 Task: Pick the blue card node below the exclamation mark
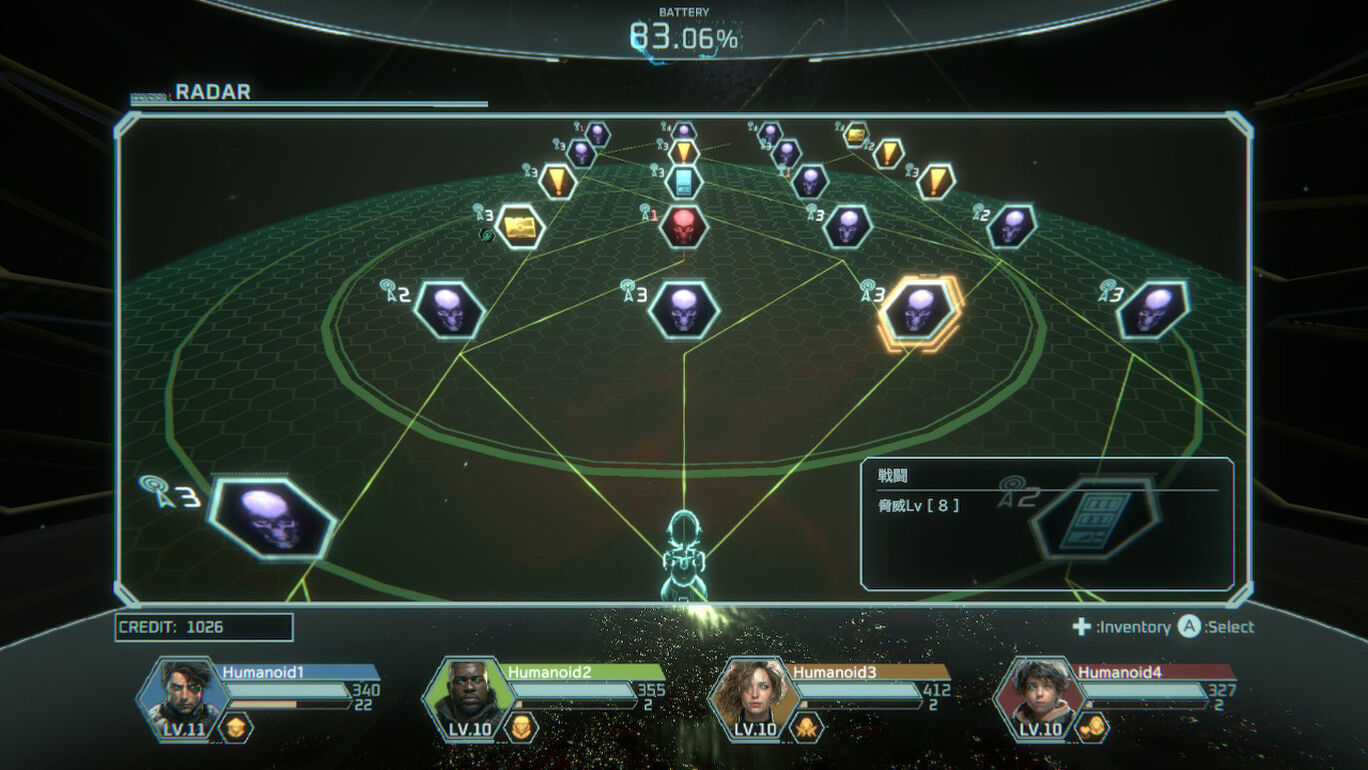pos(684,181)
